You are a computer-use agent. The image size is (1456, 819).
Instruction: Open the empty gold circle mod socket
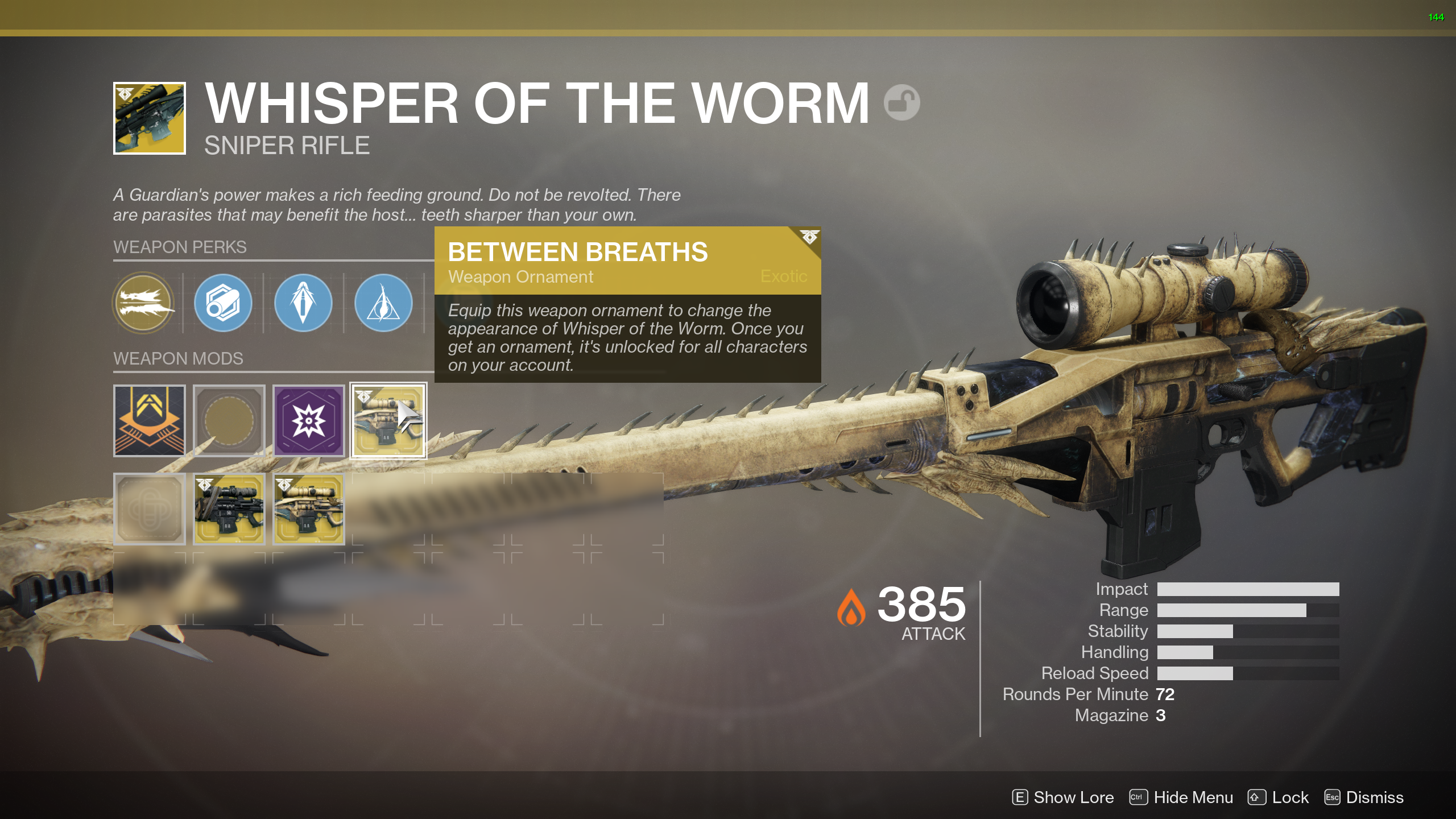click(x=229, y=421)
